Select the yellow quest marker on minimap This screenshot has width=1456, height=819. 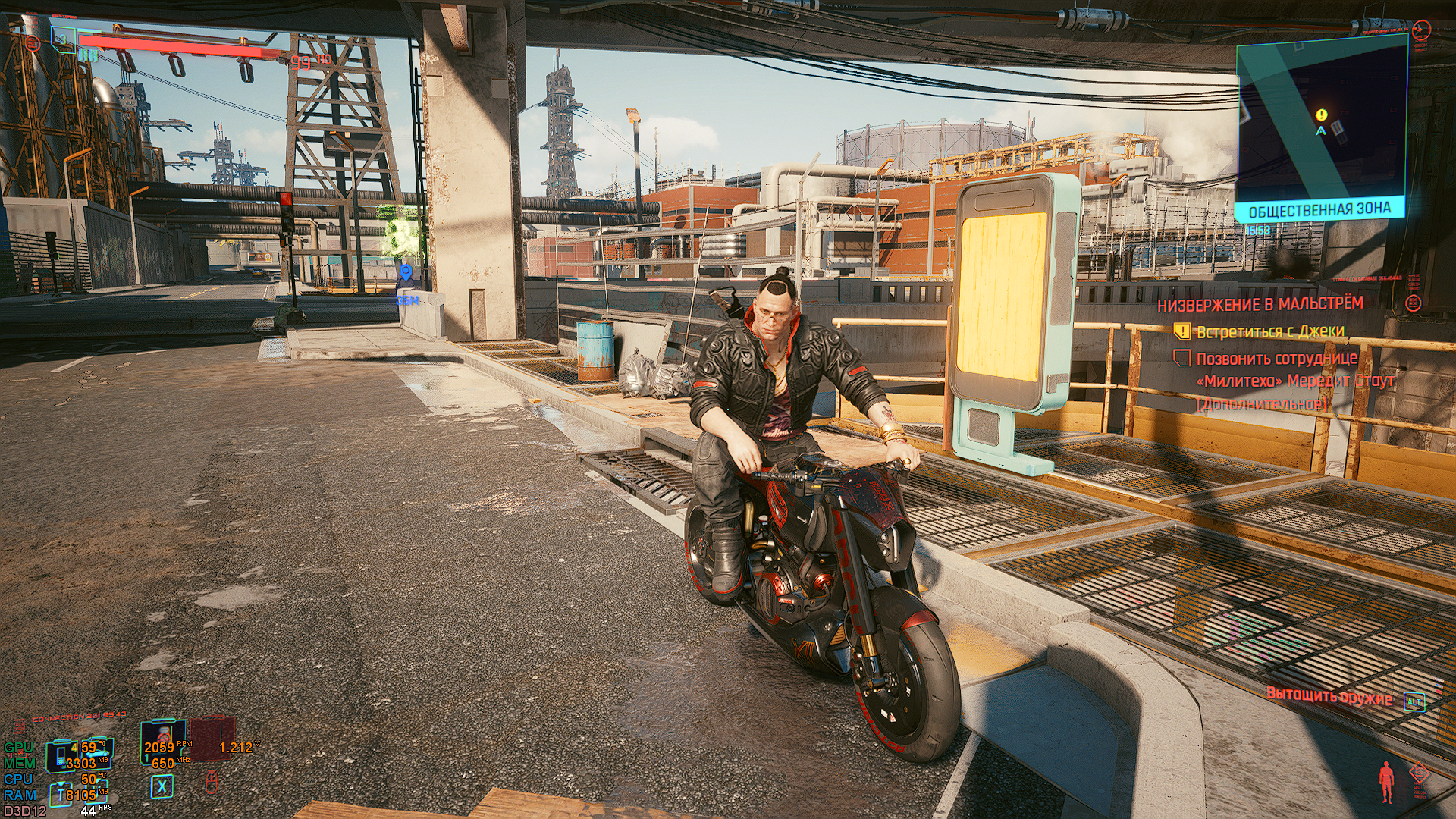coord(1322,115)
